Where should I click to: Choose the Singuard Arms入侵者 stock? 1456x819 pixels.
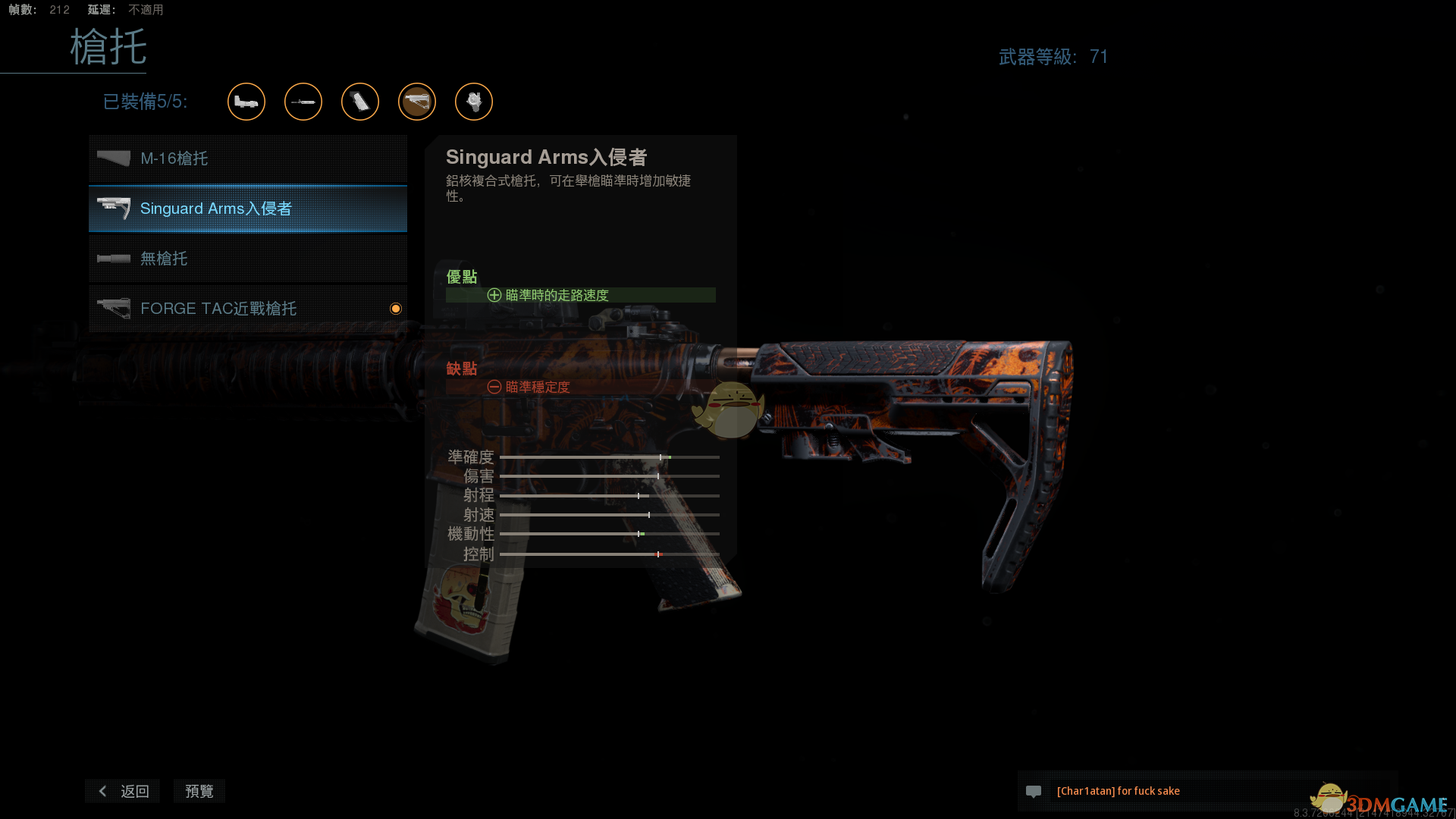point(247,209)
